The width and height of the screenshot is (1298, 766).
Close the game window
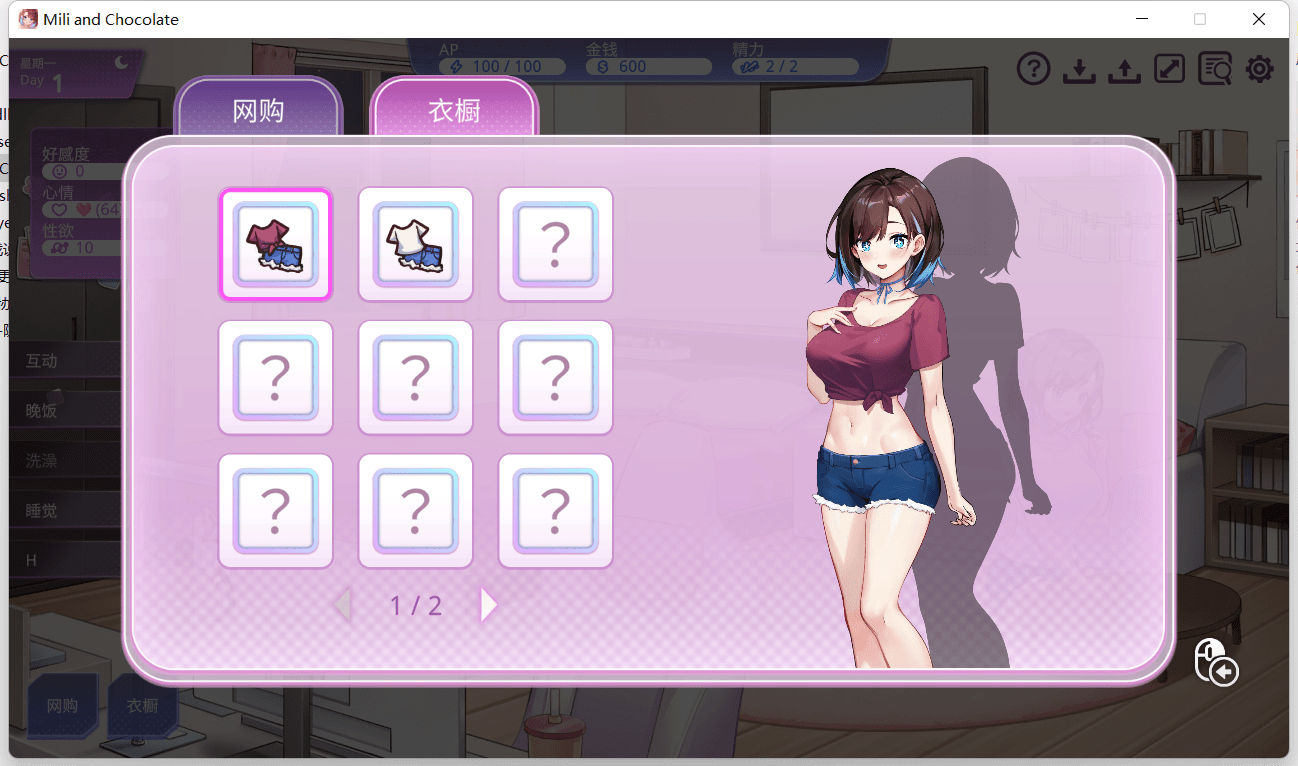tap(1259, 19)
